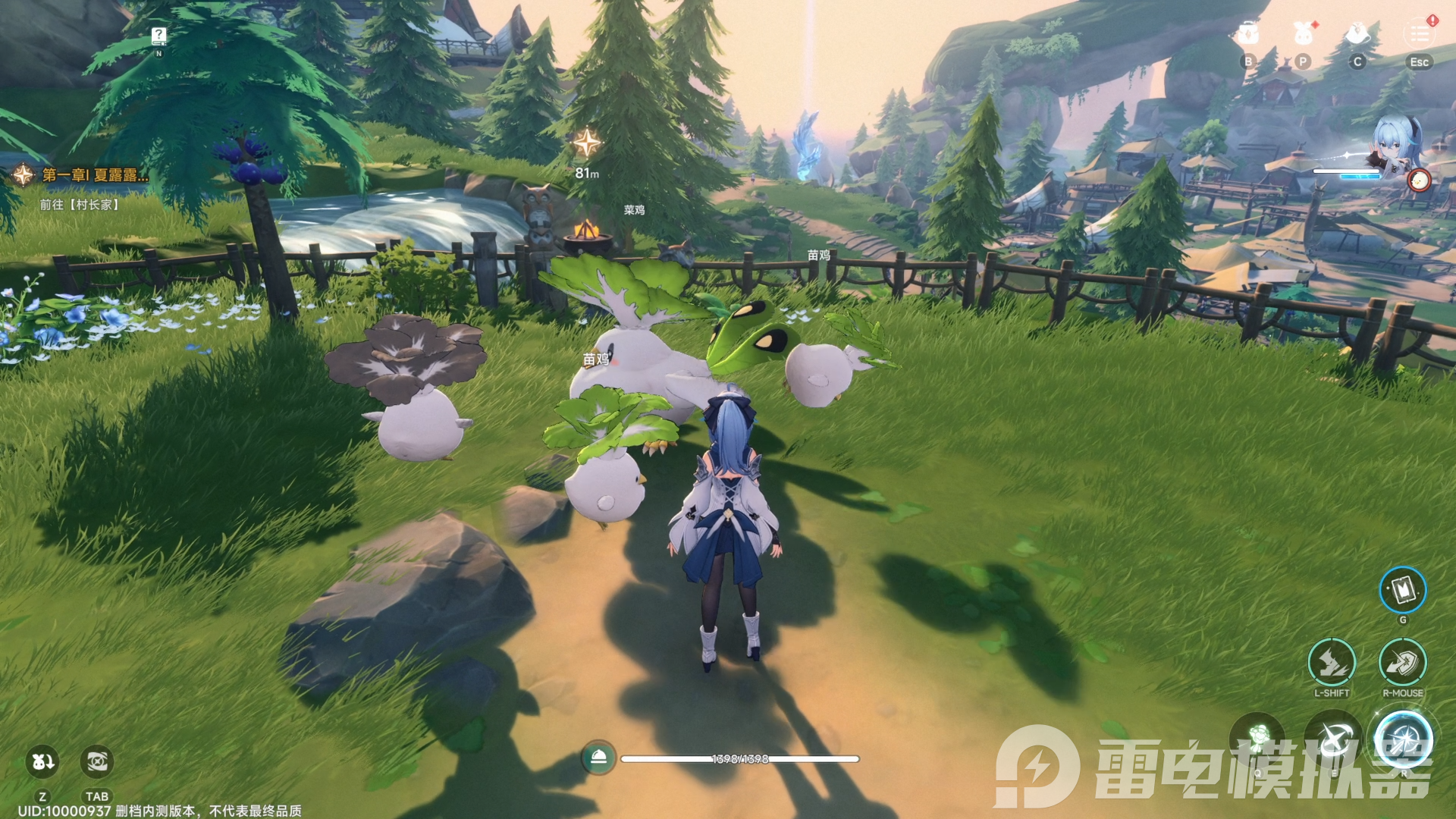Toggle the eye scan icon

point(96,761)
